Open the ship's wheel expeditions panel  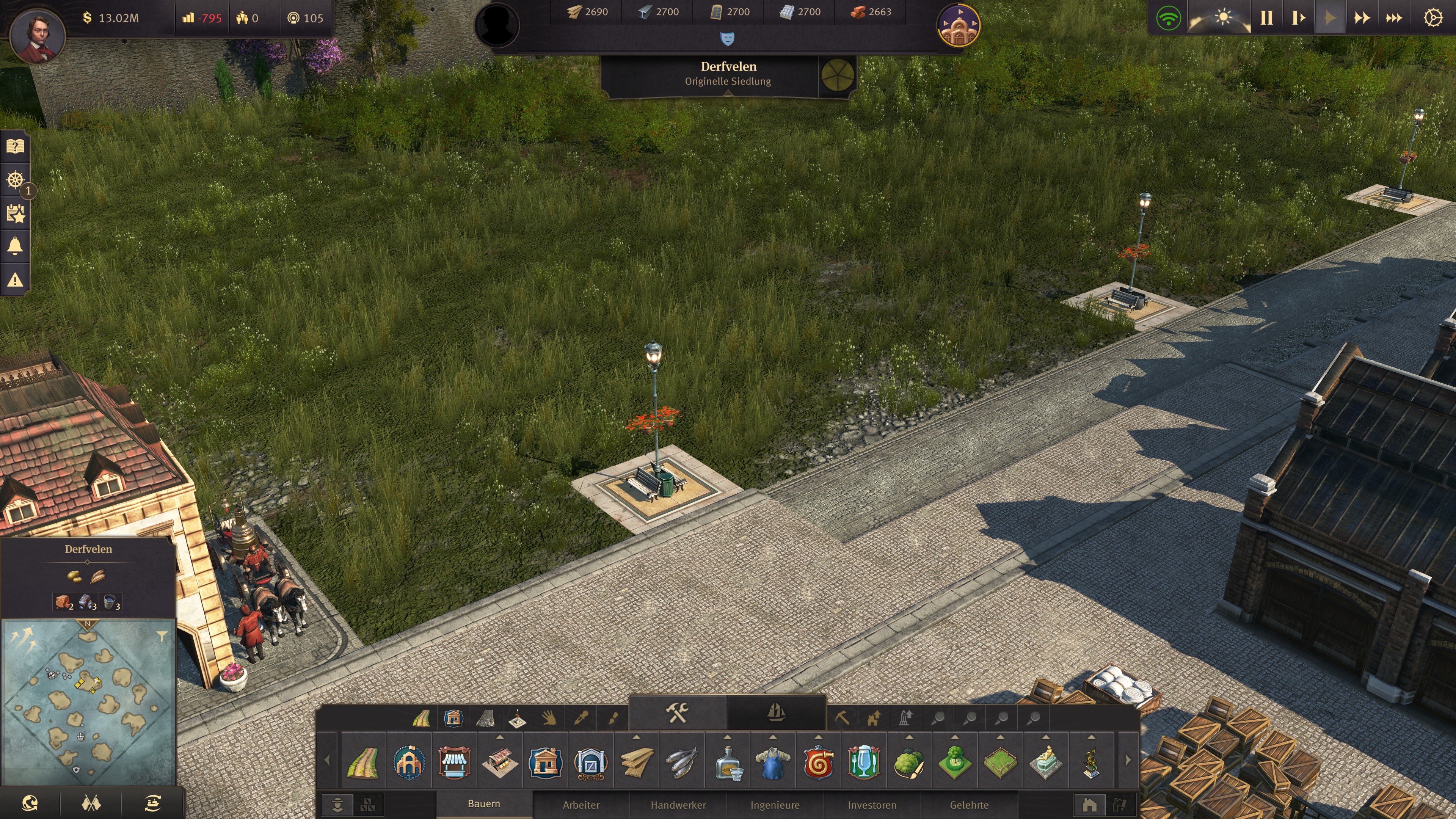[x=15, y=180]
